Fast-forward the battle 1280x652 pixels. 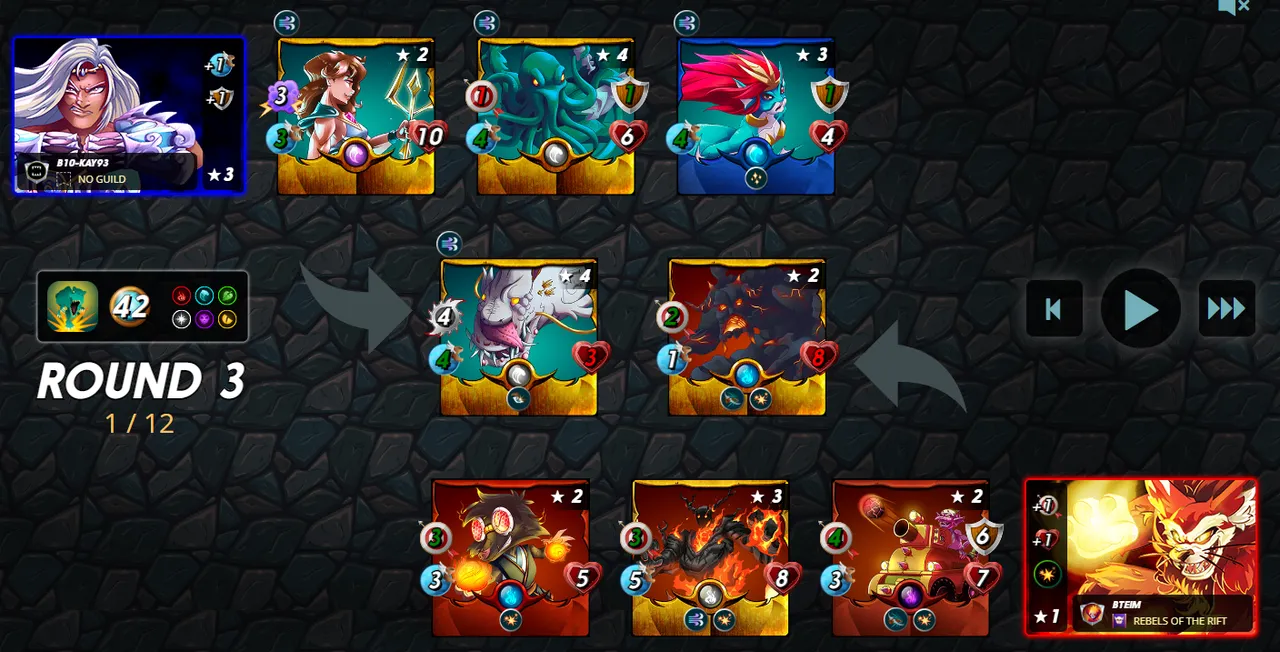(x=1226, y=309)
